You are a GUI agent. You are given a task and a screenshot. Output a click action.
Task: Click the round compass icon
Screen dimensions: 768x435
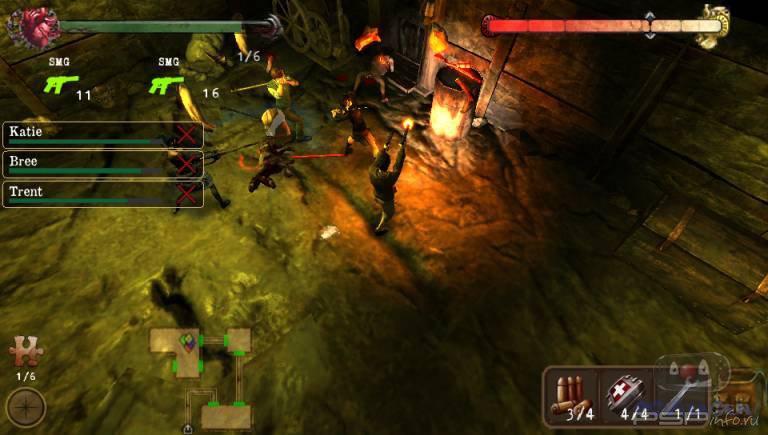click(x=25, y=408)
